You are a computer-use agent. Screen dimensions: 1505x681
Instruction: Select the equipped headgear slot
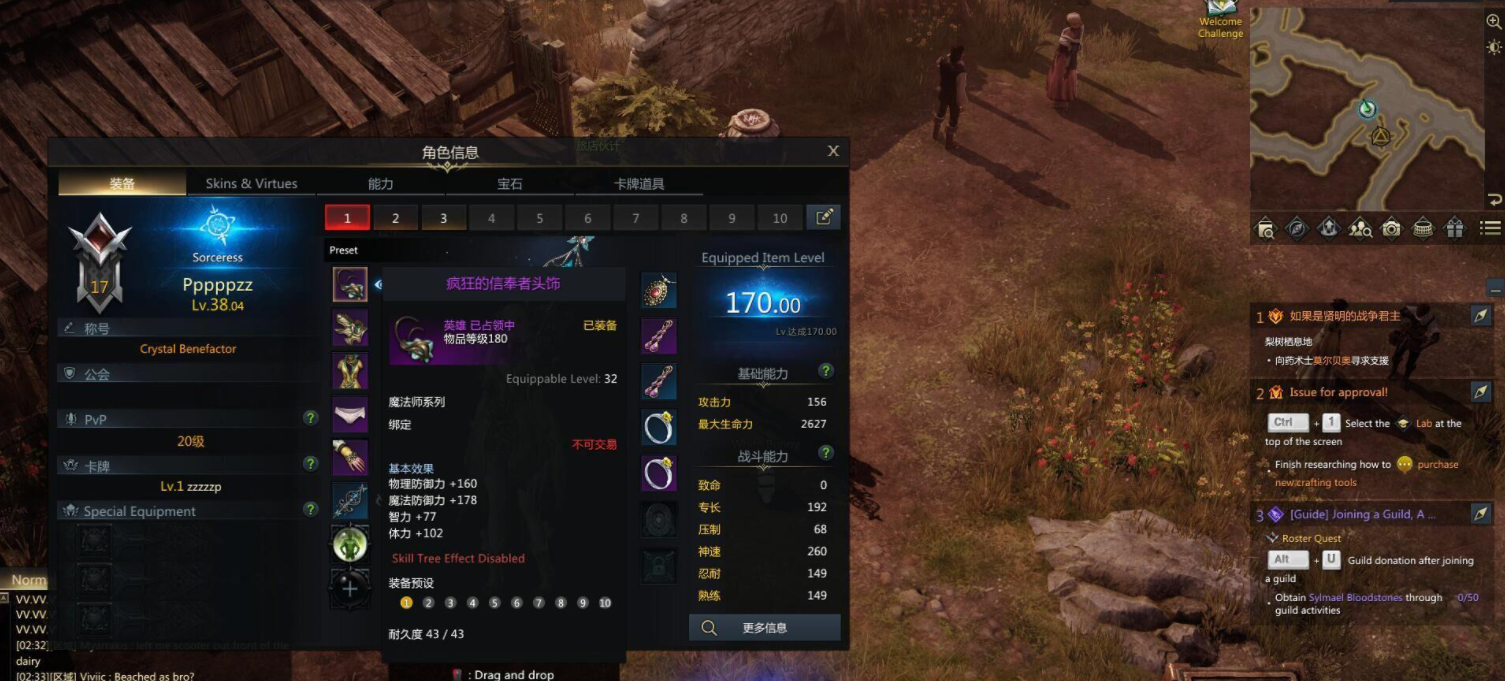pos(350,285)
